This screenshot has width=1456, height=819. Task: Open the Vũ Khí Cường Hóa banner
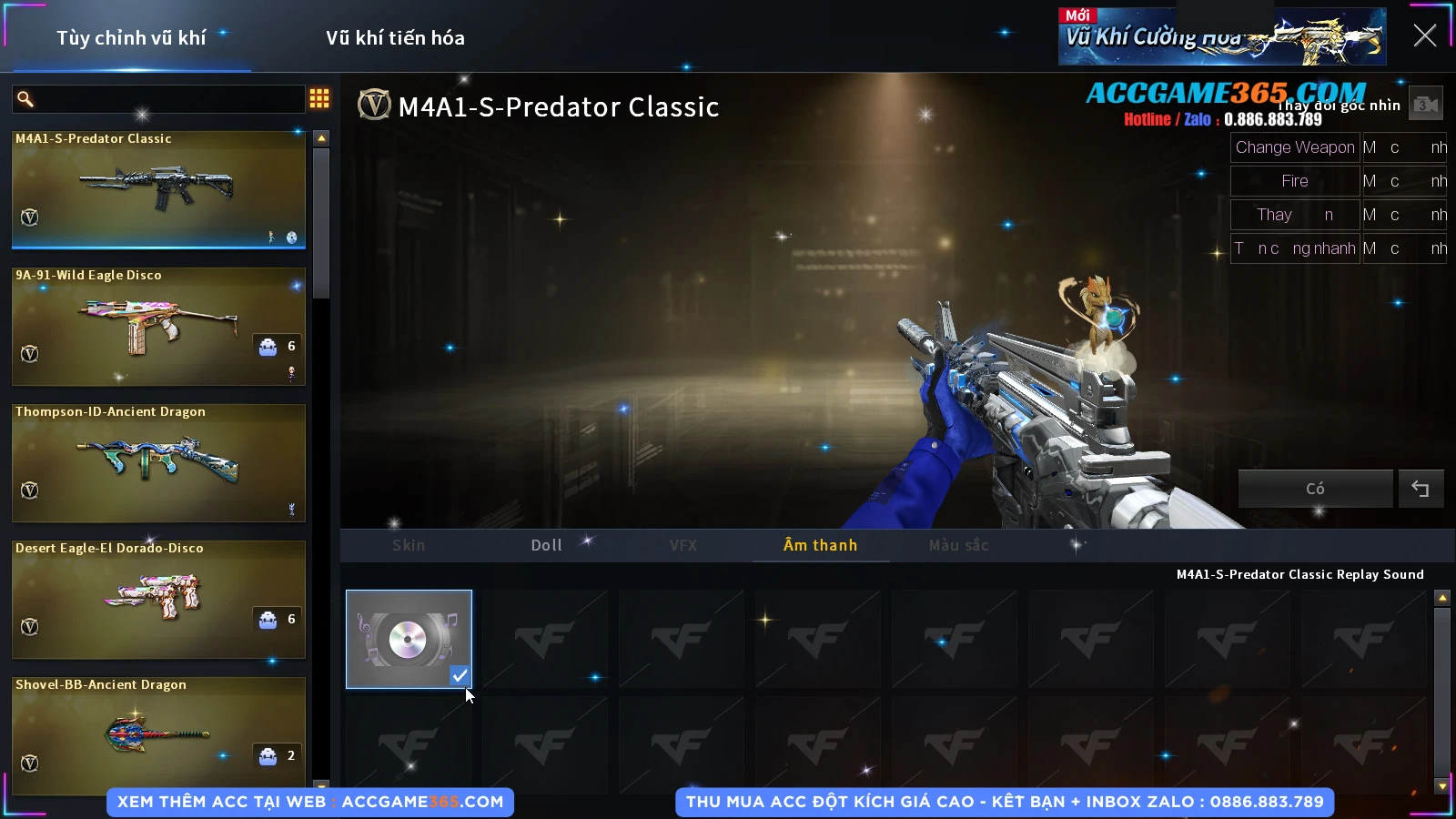(1221, 37)
